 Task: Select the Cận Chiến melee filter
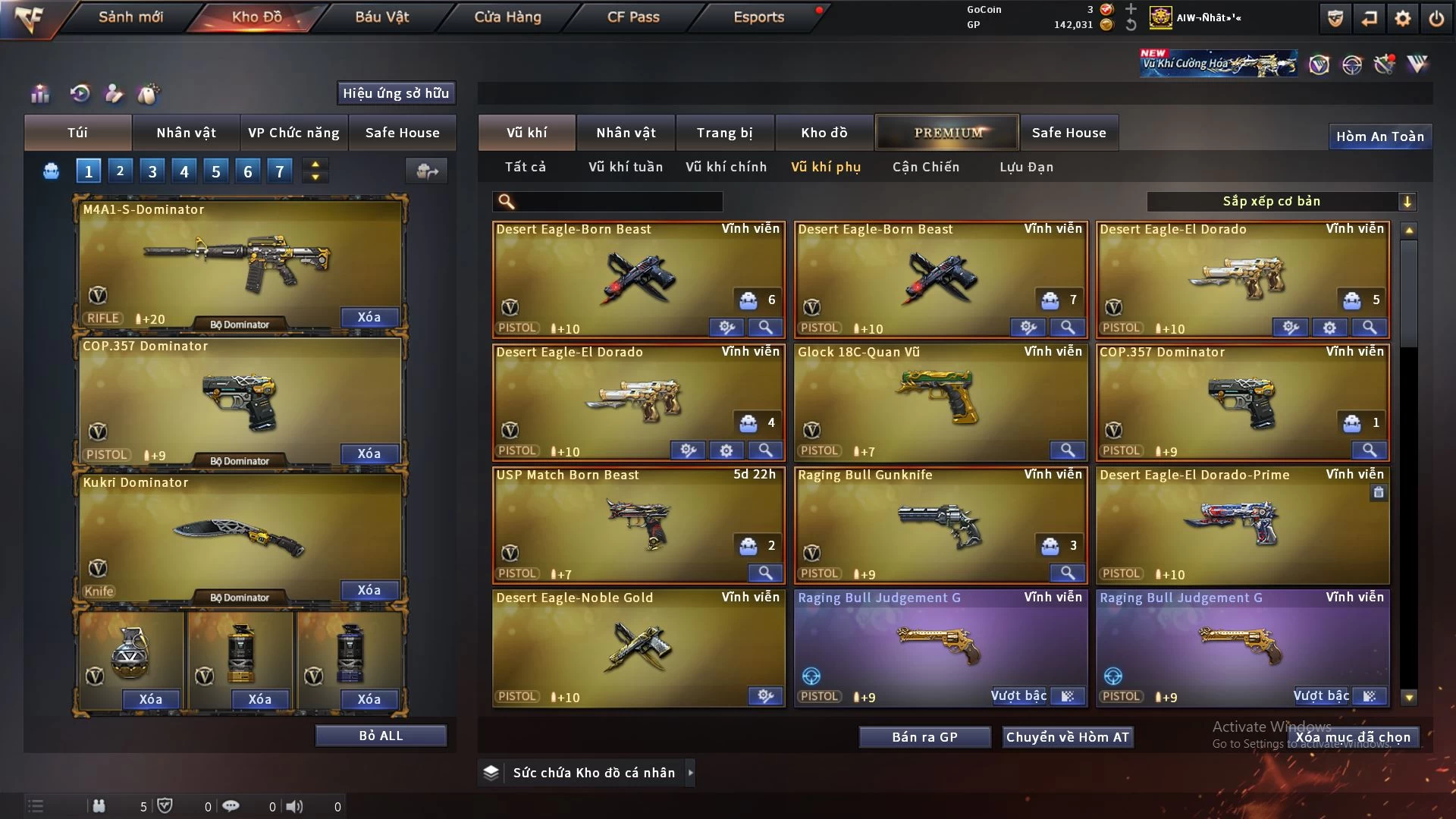[925, 167]
